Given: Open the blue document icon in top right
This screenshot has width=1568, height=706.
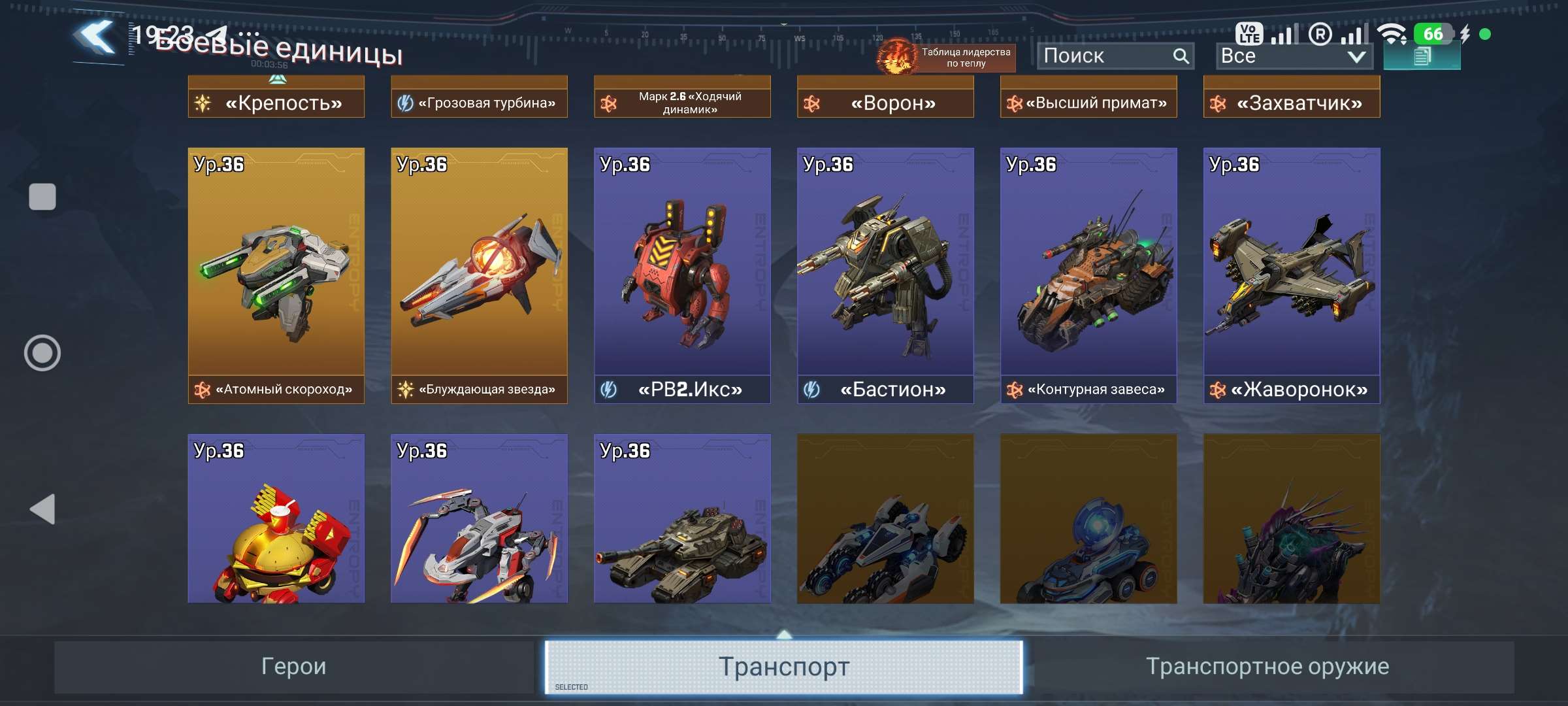Looking at the screenshot, I should 1422,58.
